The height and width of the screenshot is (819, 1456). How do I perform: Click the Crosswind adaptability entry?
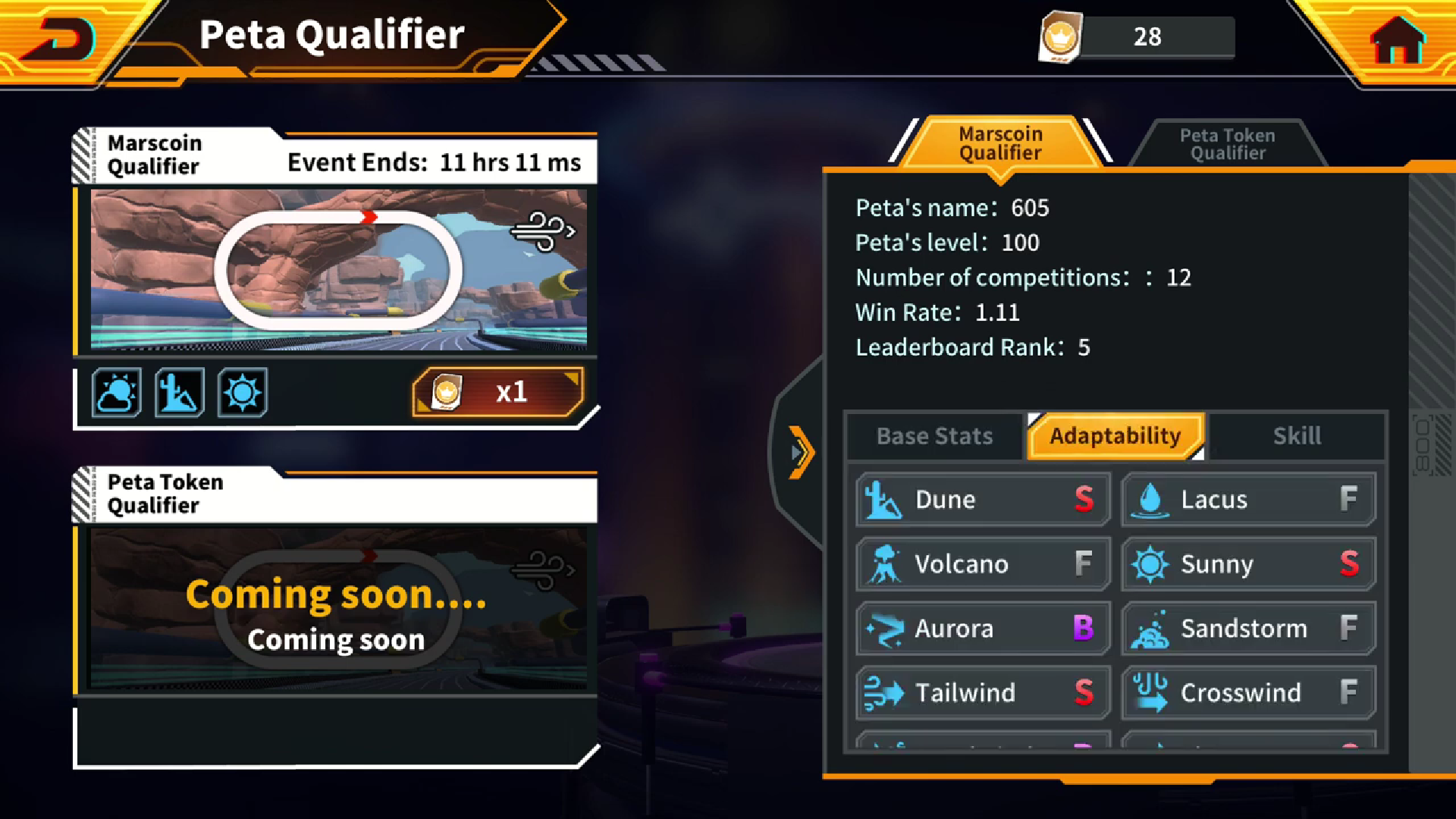(1248, 693)
